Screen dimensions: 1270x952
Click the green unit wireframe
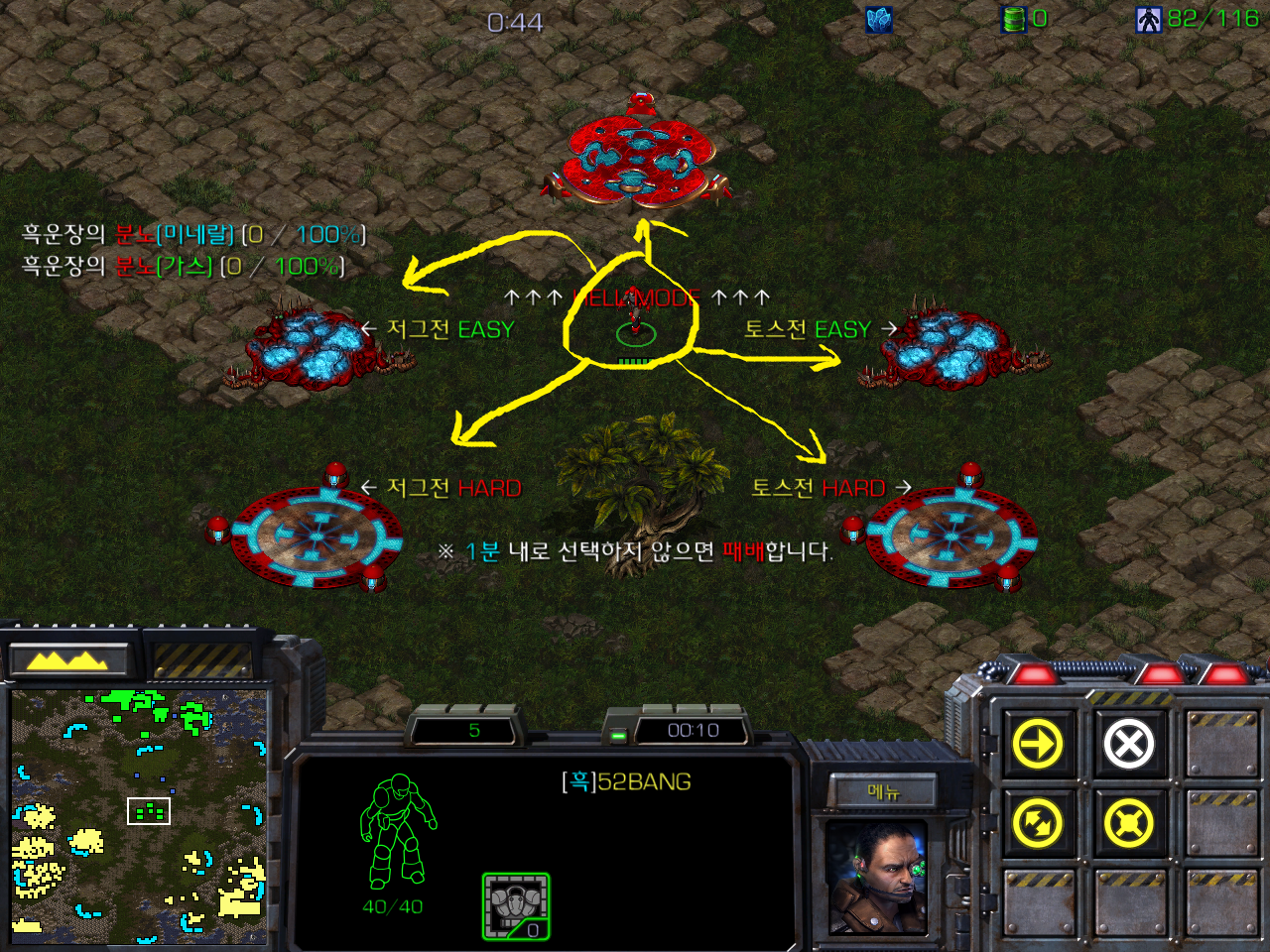(397, 833)
